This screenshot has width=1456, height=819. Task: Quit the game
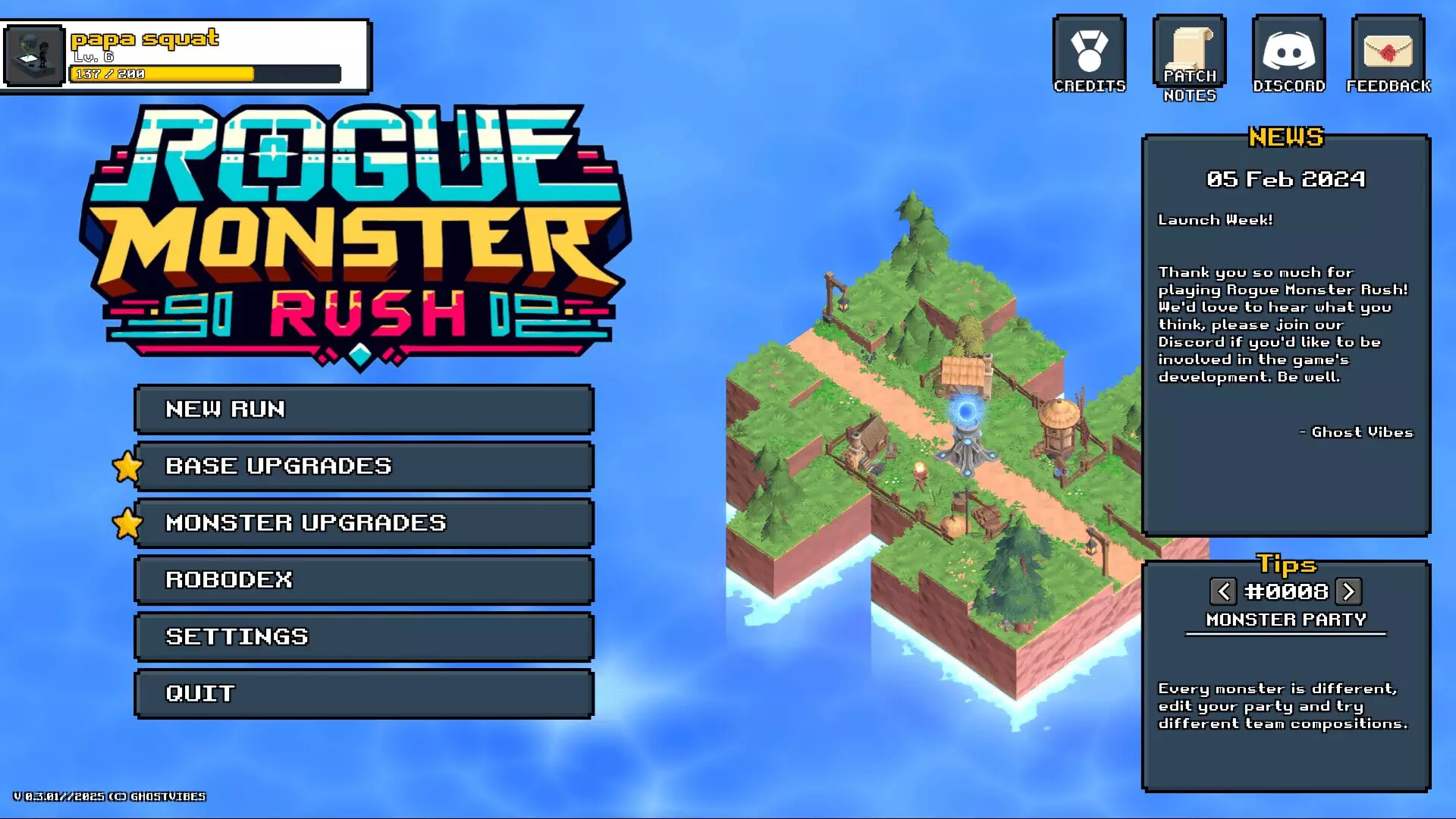[x=363, y=692]
